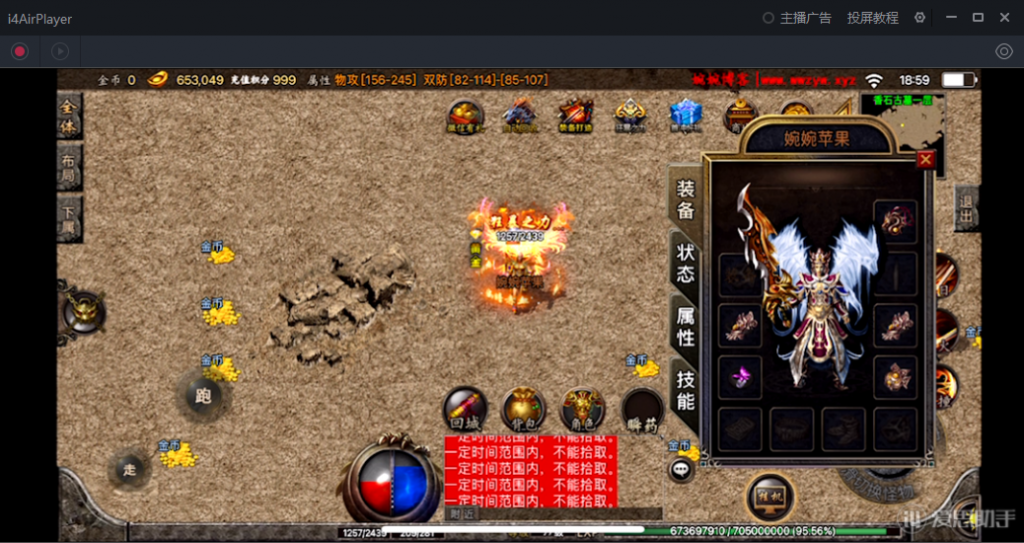Open the minimap in the top corner

903,118
